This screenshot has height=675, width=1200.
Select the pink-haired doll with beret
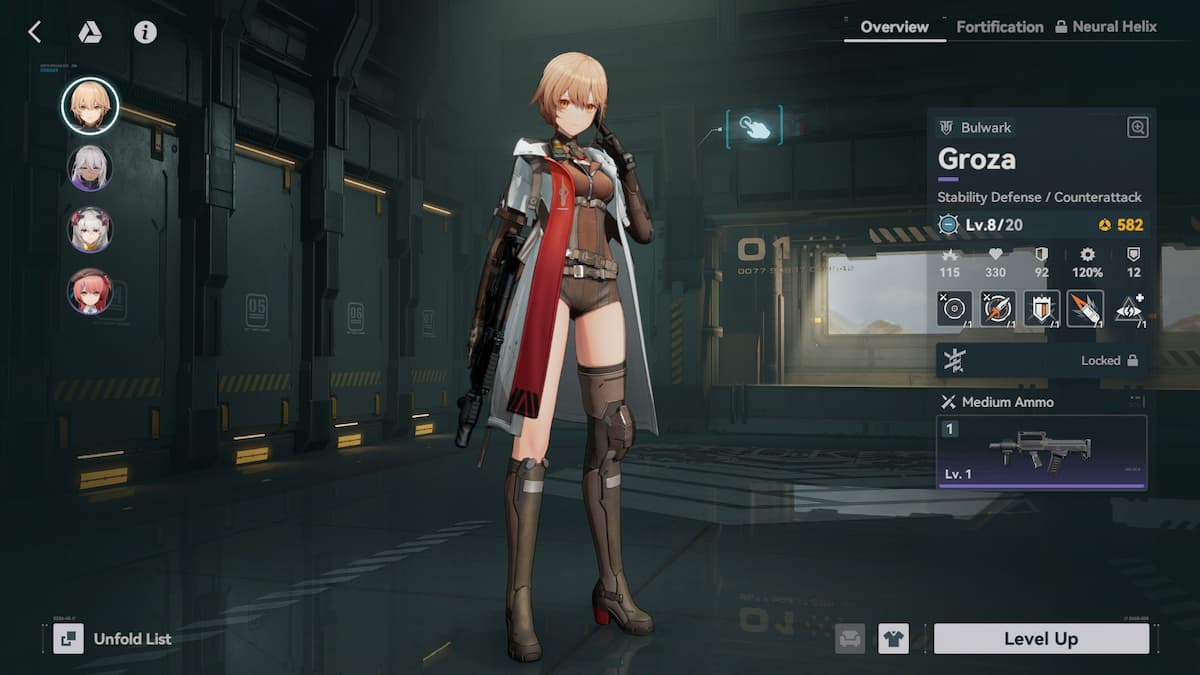click(90, 291)
